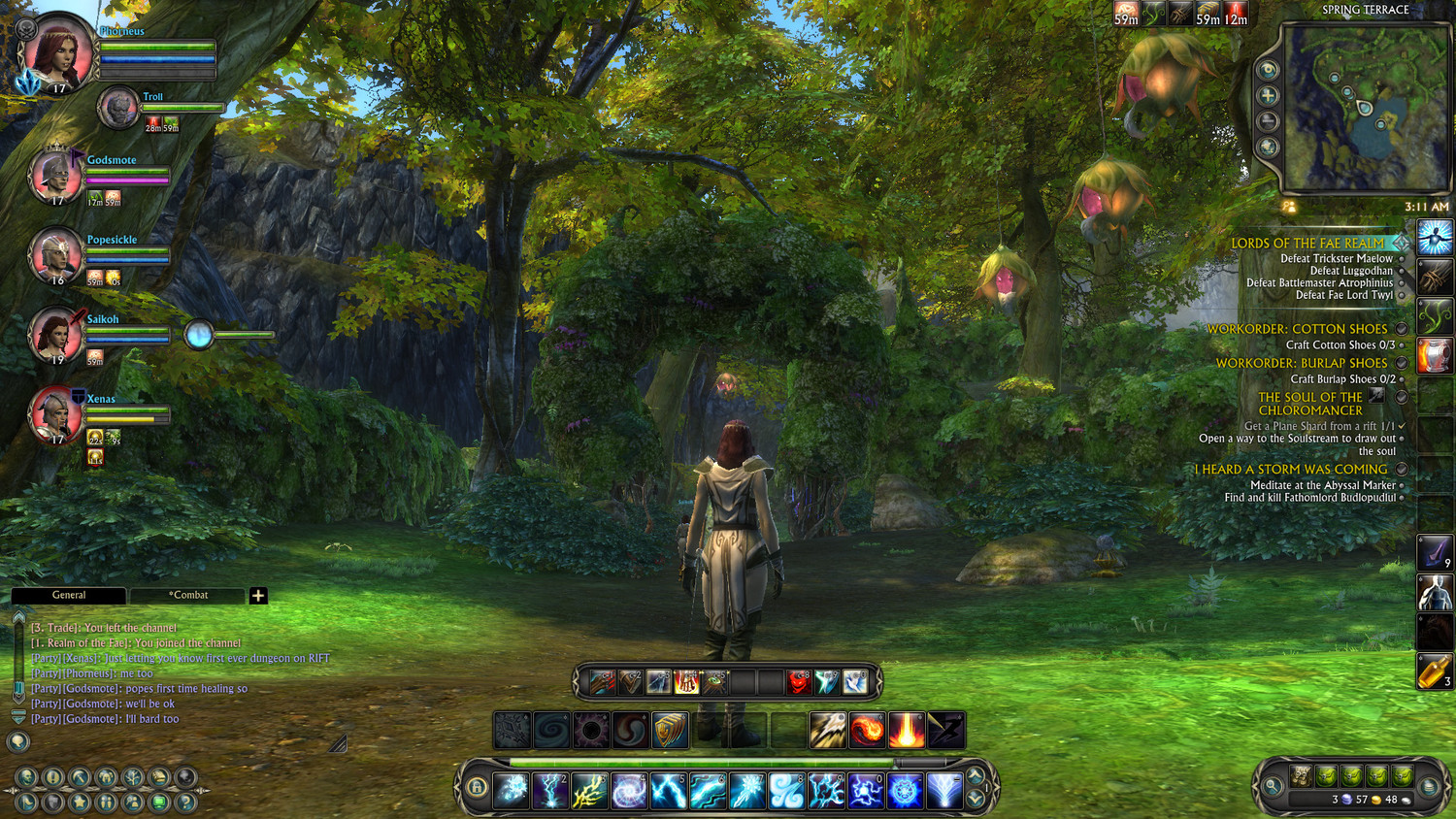This screenshot has height=819, width=1456.
Task: Zoom in the minimap with plus button
Action: pyautogui.click(x=1268, y=95)
